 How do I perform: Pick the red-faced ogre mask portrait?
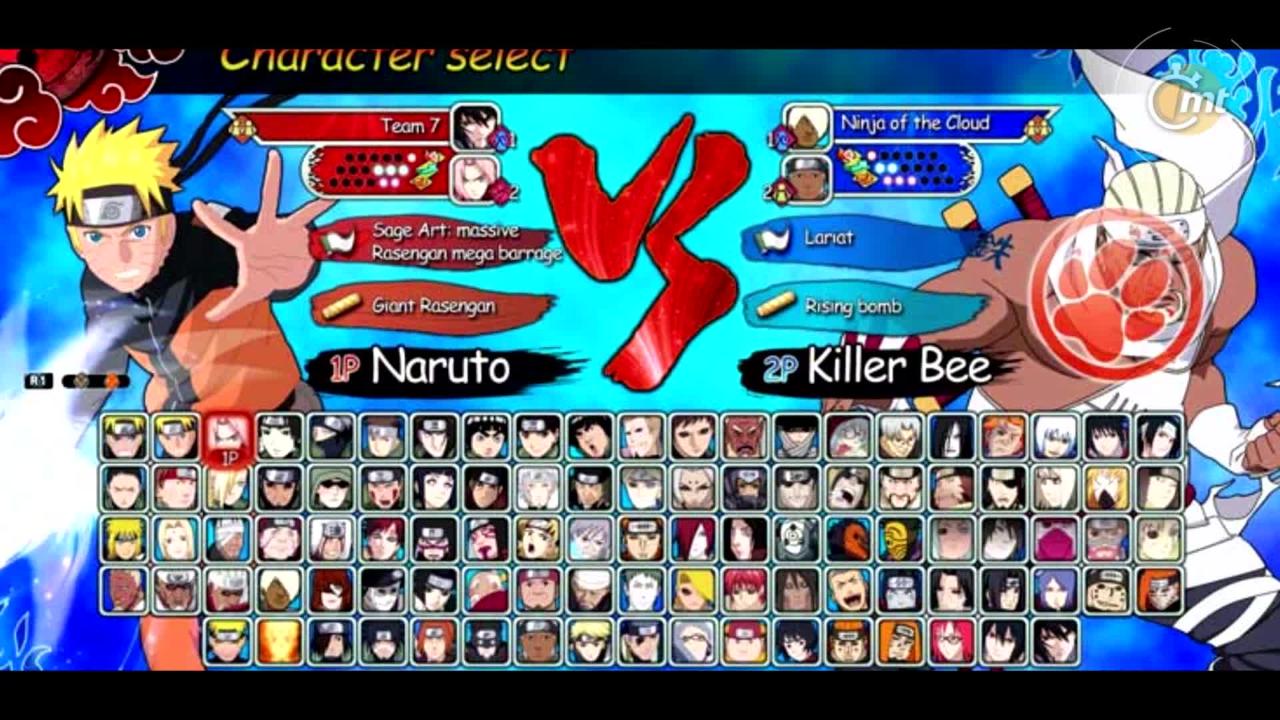click(744, 437)
